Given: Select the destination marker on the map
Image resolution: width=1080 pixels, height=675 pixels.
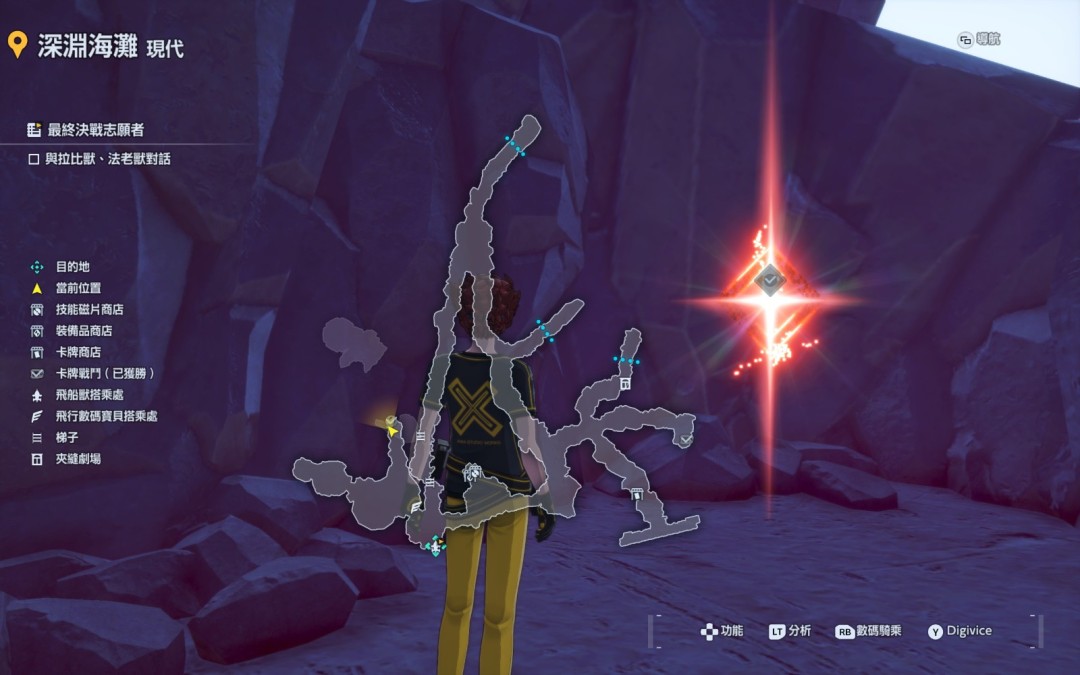Looking at the screenshot, I should point(434,545).
